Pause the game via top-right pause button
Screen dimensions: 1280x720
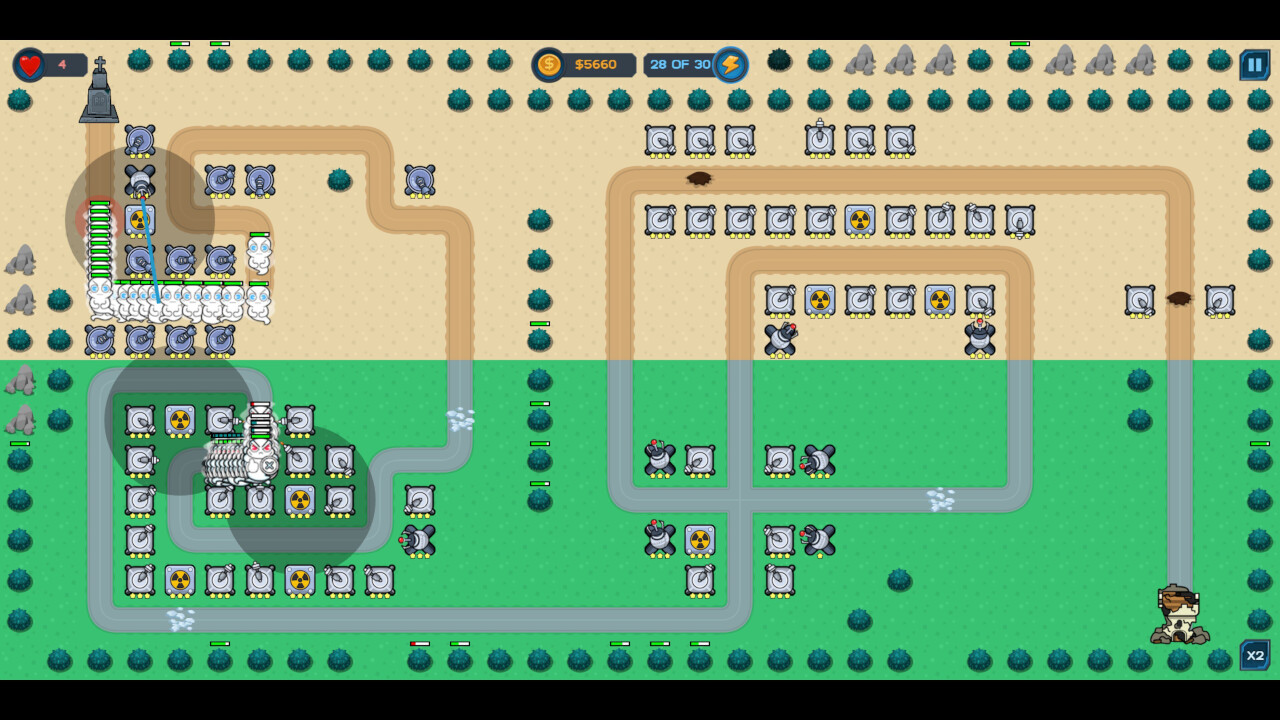[1255, 64]
